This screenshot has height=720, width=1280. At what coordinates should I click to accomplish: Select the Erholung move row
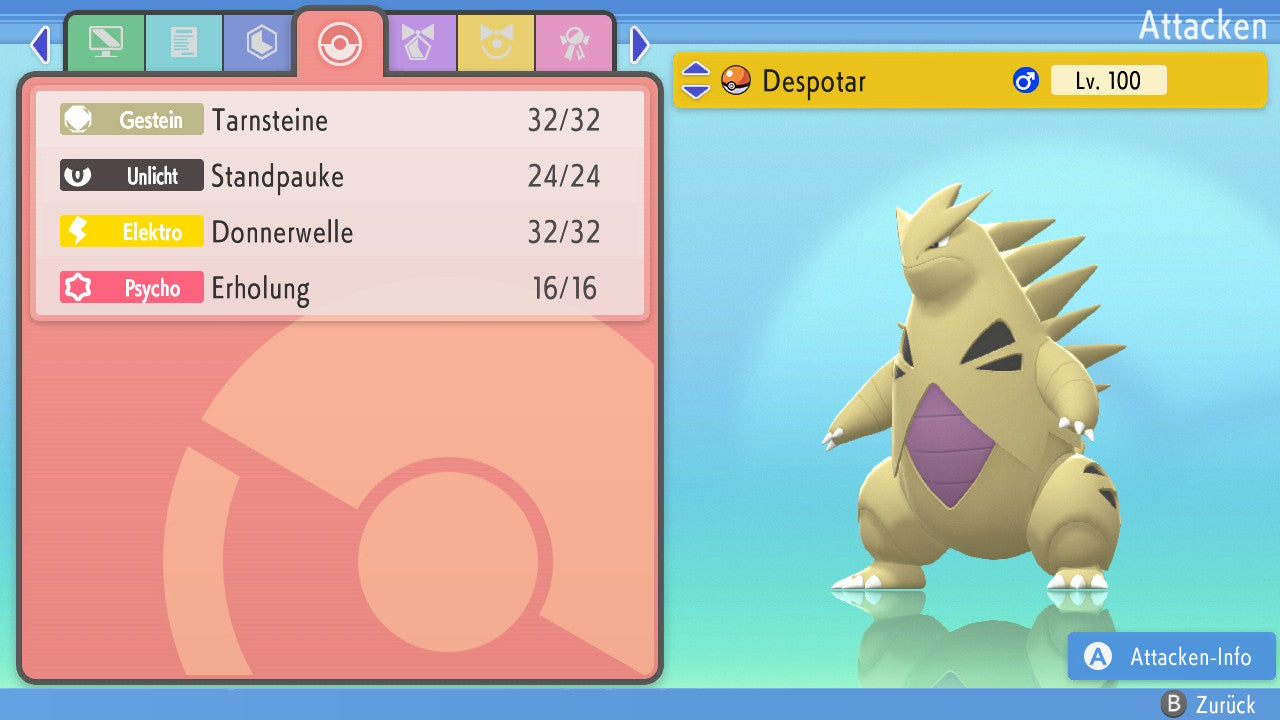[x=340, y=288]
